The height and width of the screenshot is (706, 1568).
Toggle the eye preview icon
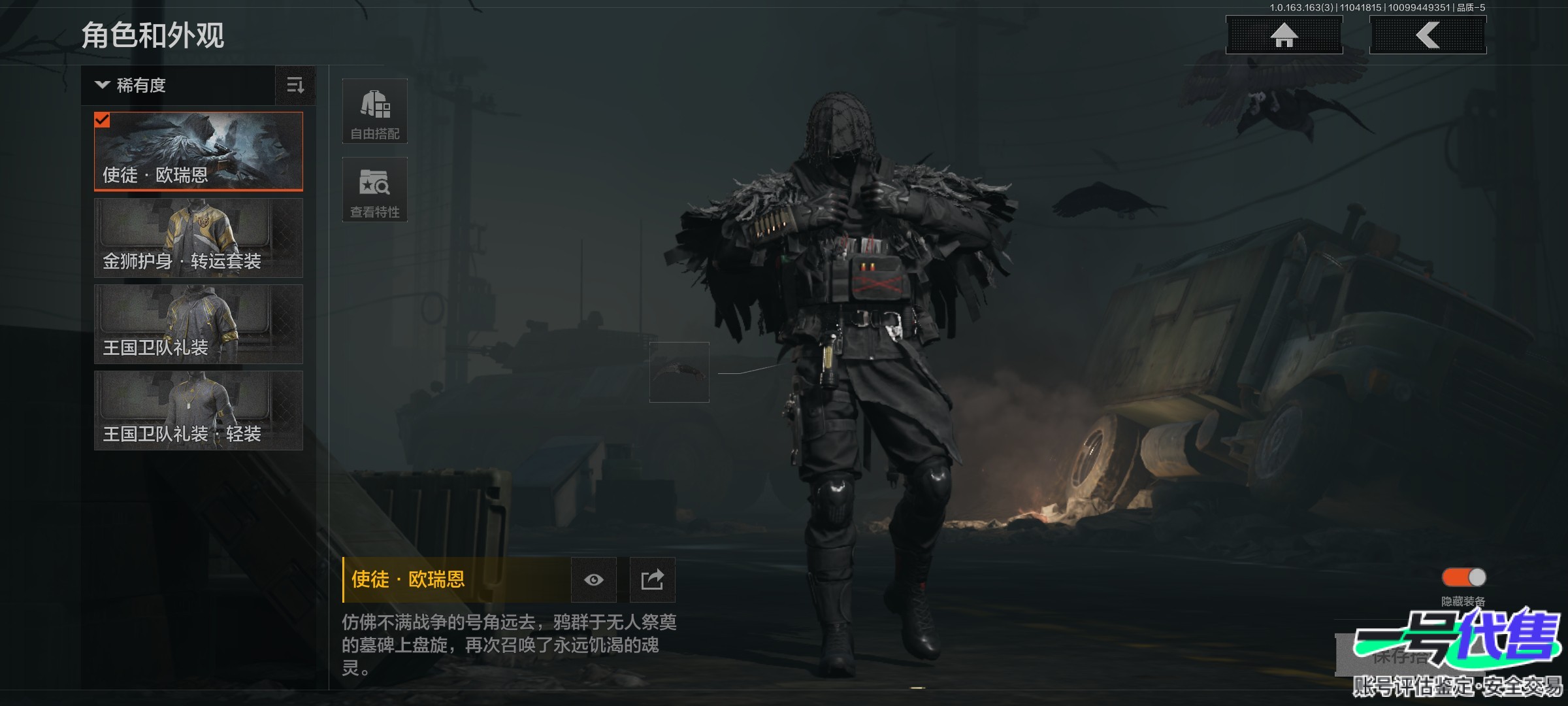(x=593, y=580)
